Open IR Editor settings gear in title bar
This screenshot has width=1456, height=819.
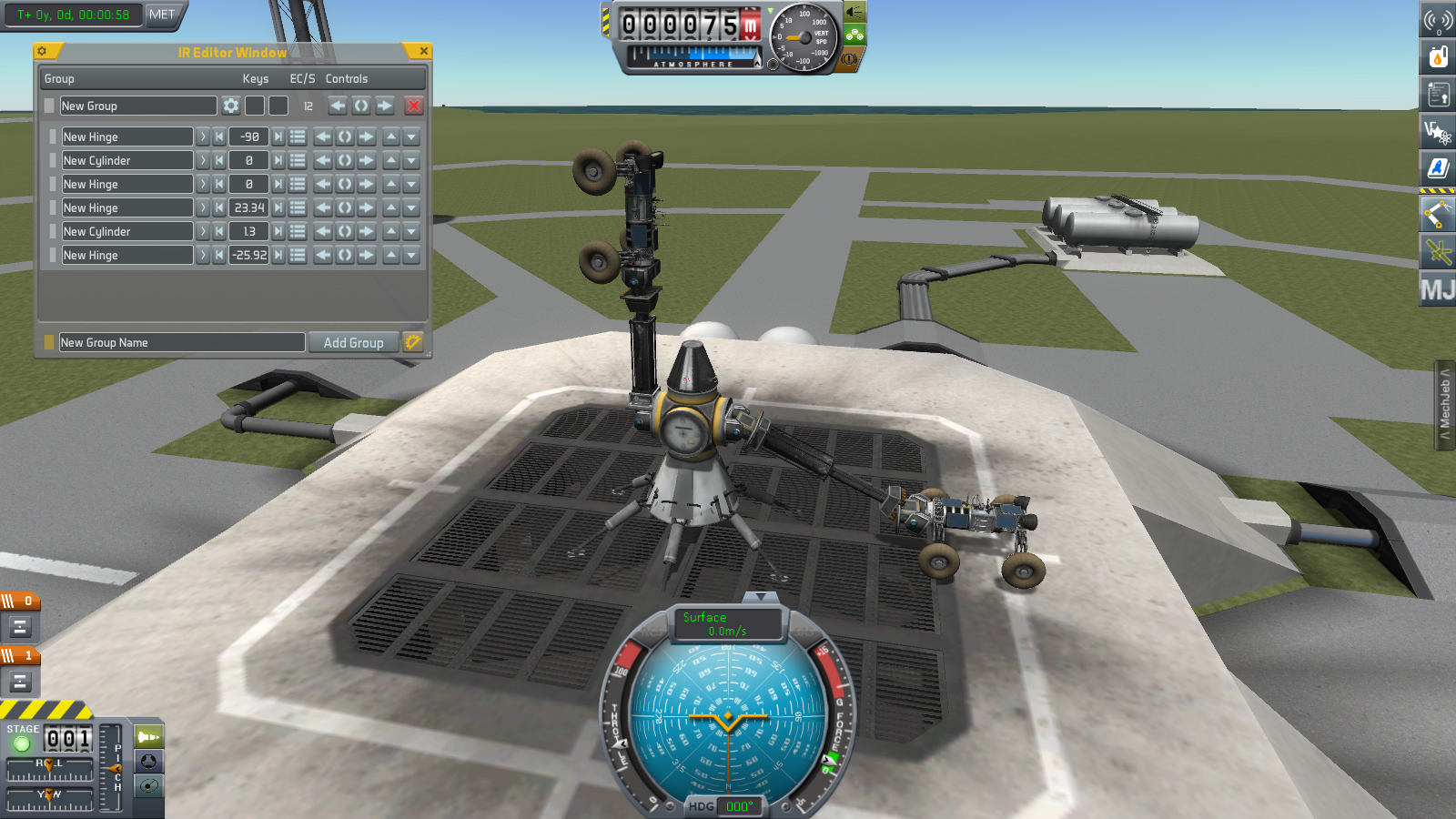(x=42, y=52)
